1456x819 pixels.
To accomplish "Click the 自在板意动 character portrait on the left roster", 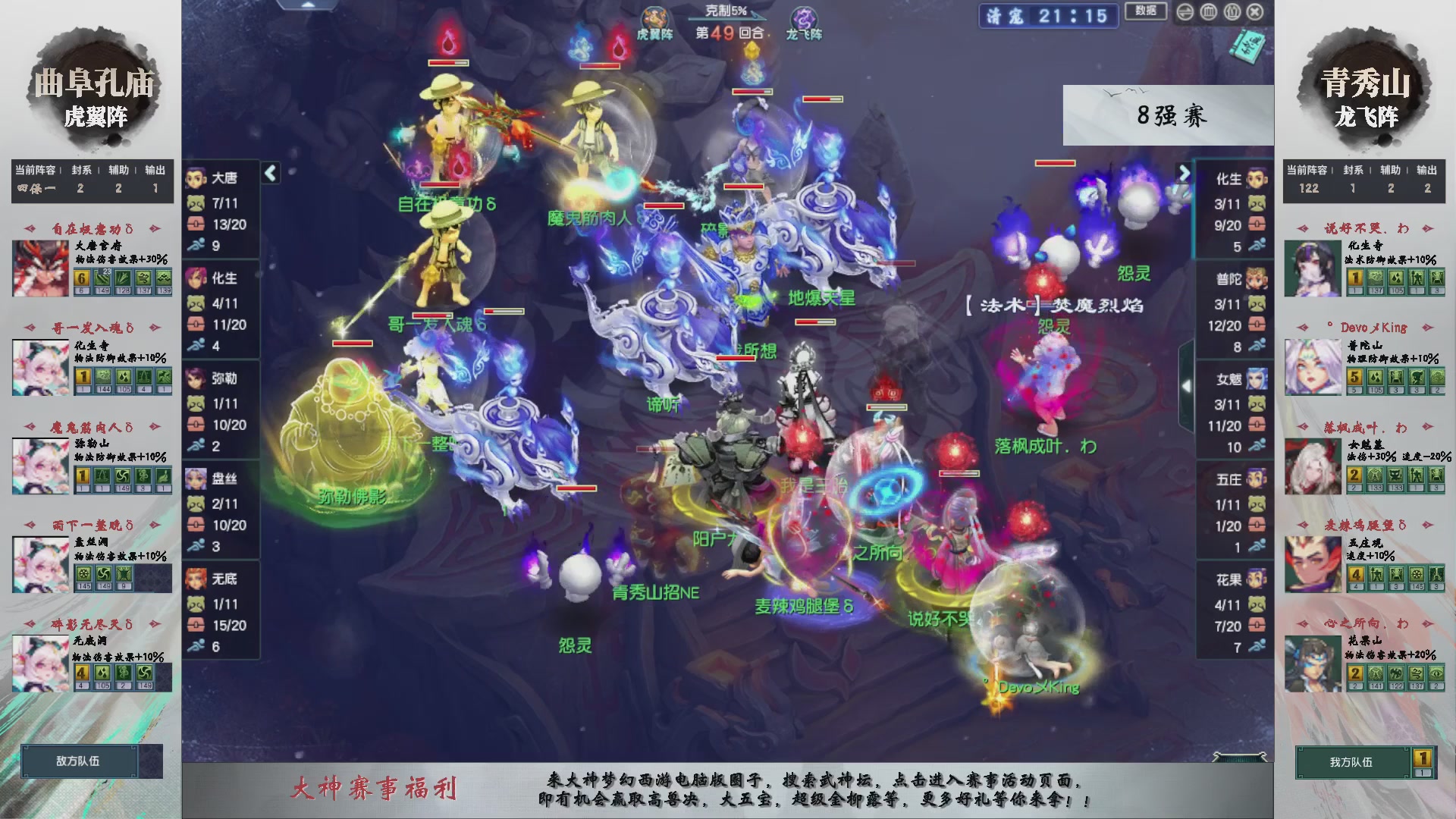I will pos(40,267).
